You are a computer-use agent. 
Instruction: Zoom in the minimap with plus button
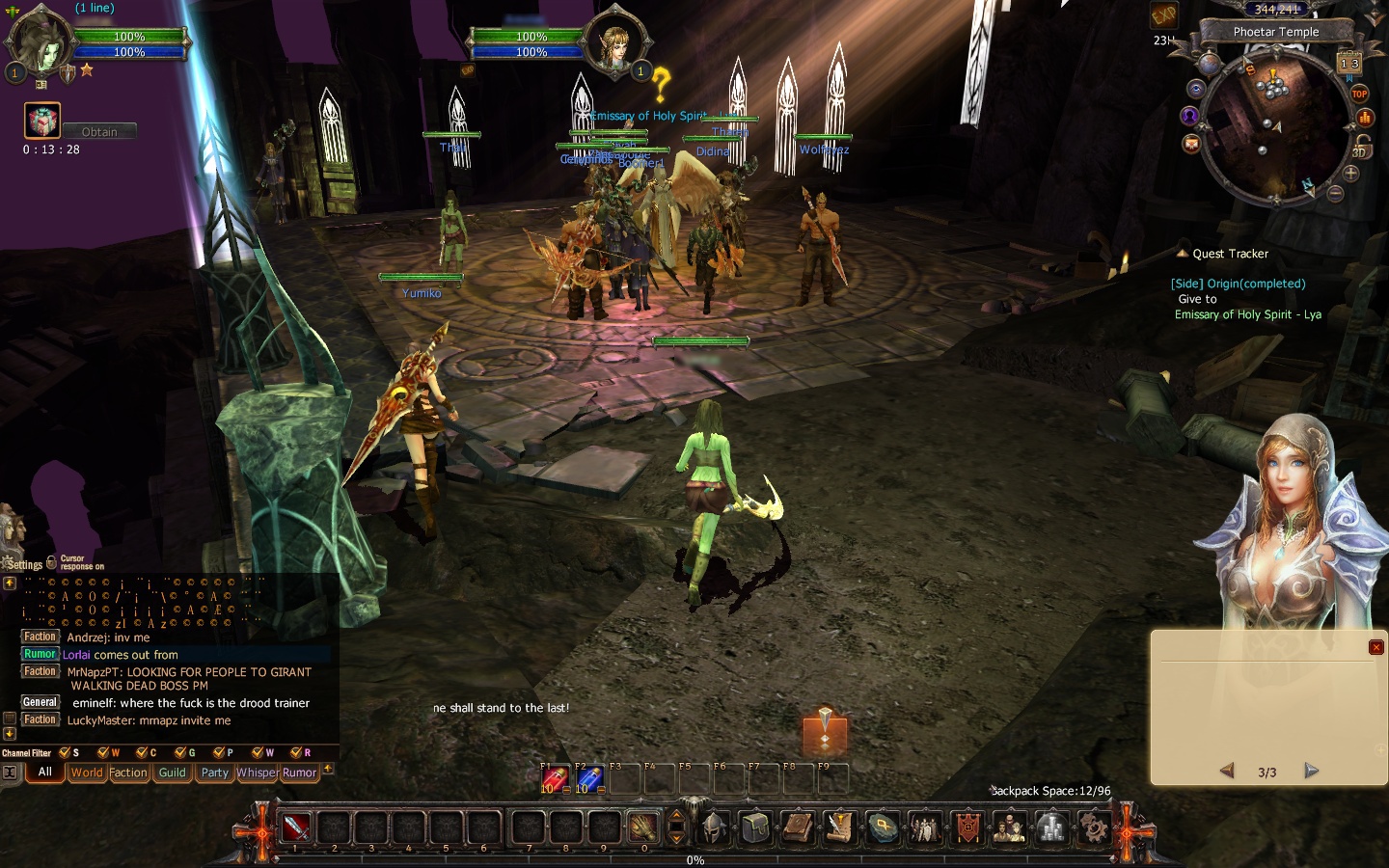click(x=1350, y=174)
